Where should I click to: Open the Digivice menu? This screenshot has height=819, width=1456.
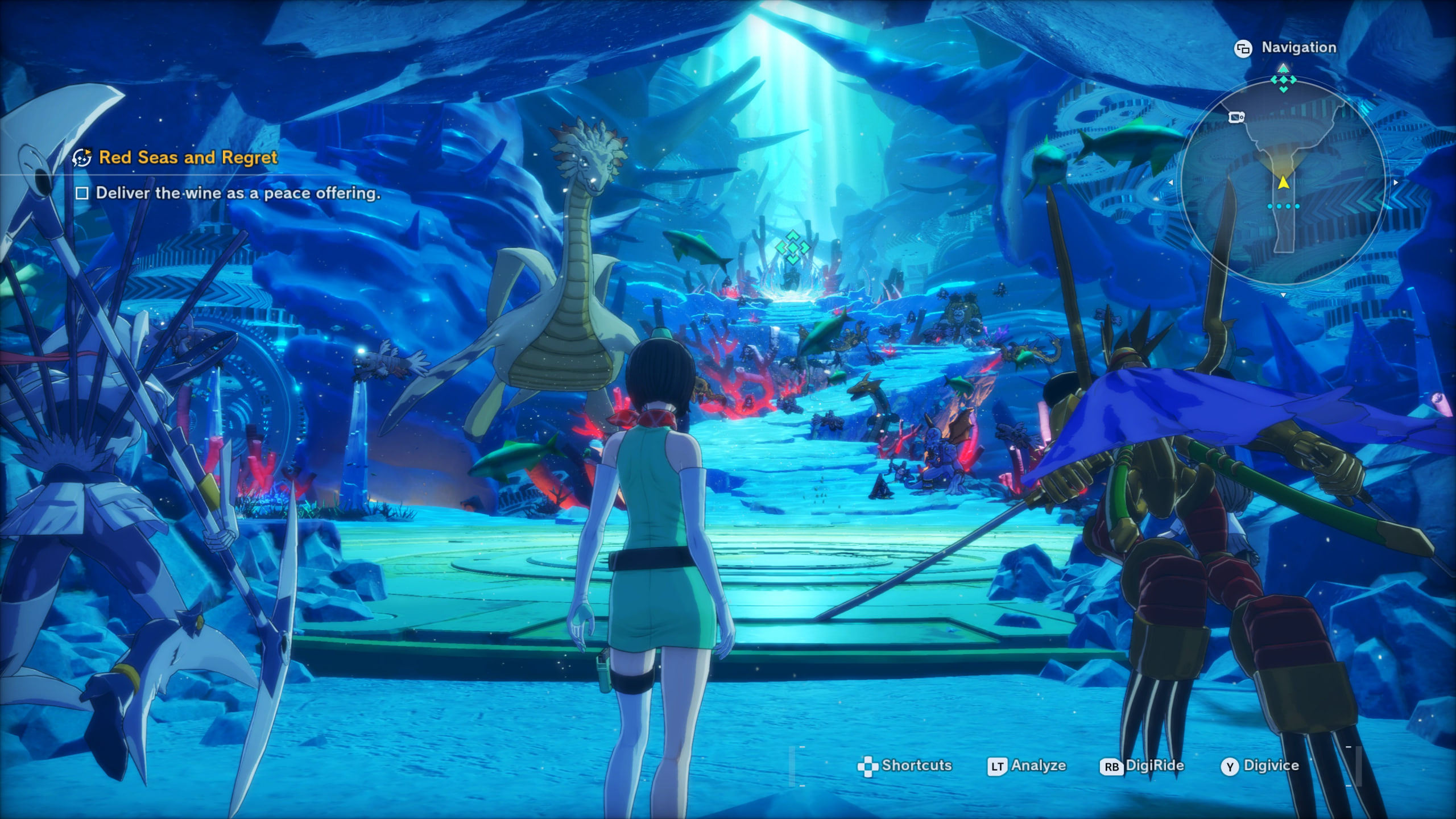pos(1271,766)
